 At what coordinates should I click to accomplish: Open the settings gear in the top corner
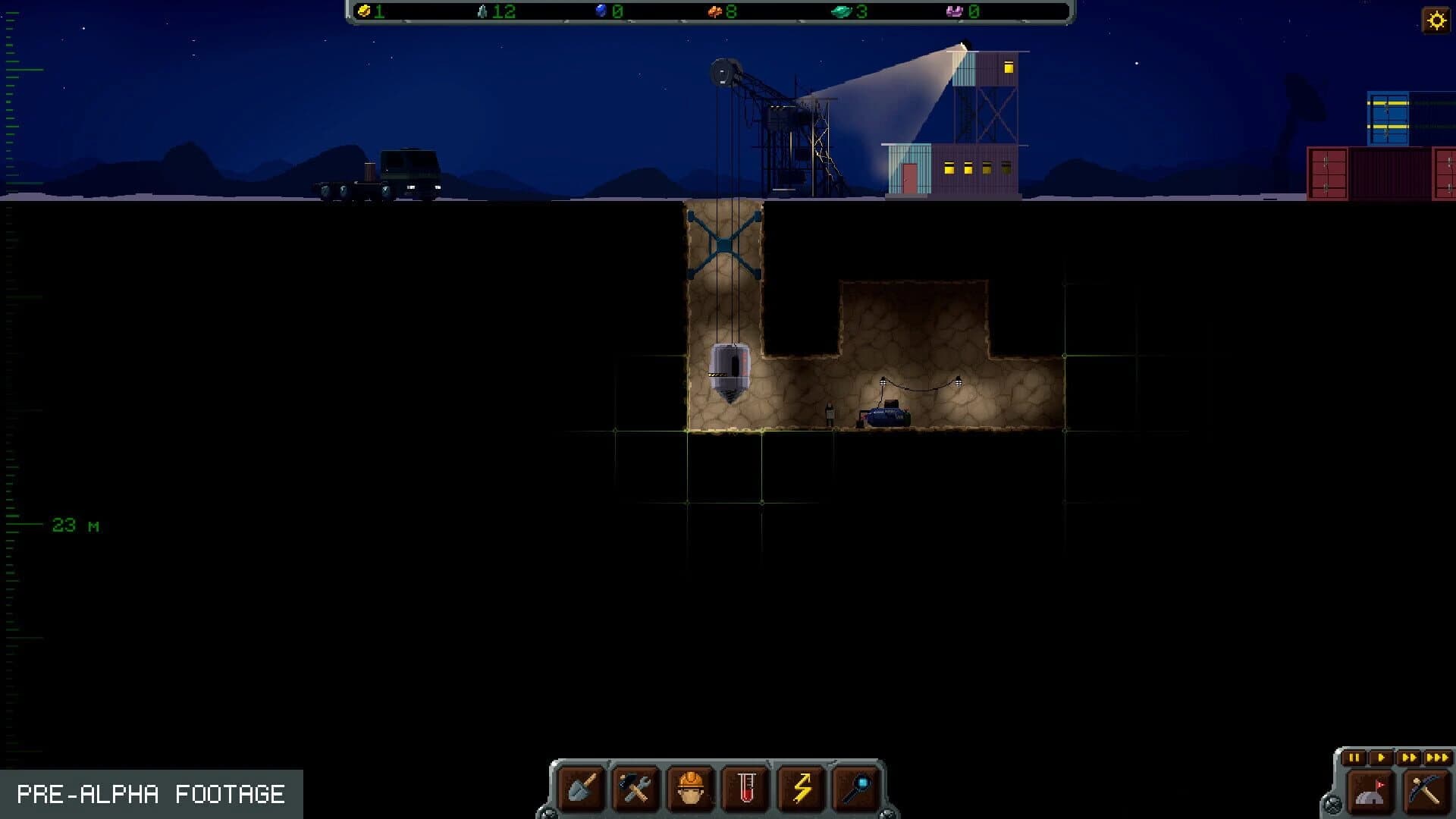pos(1437,20)
